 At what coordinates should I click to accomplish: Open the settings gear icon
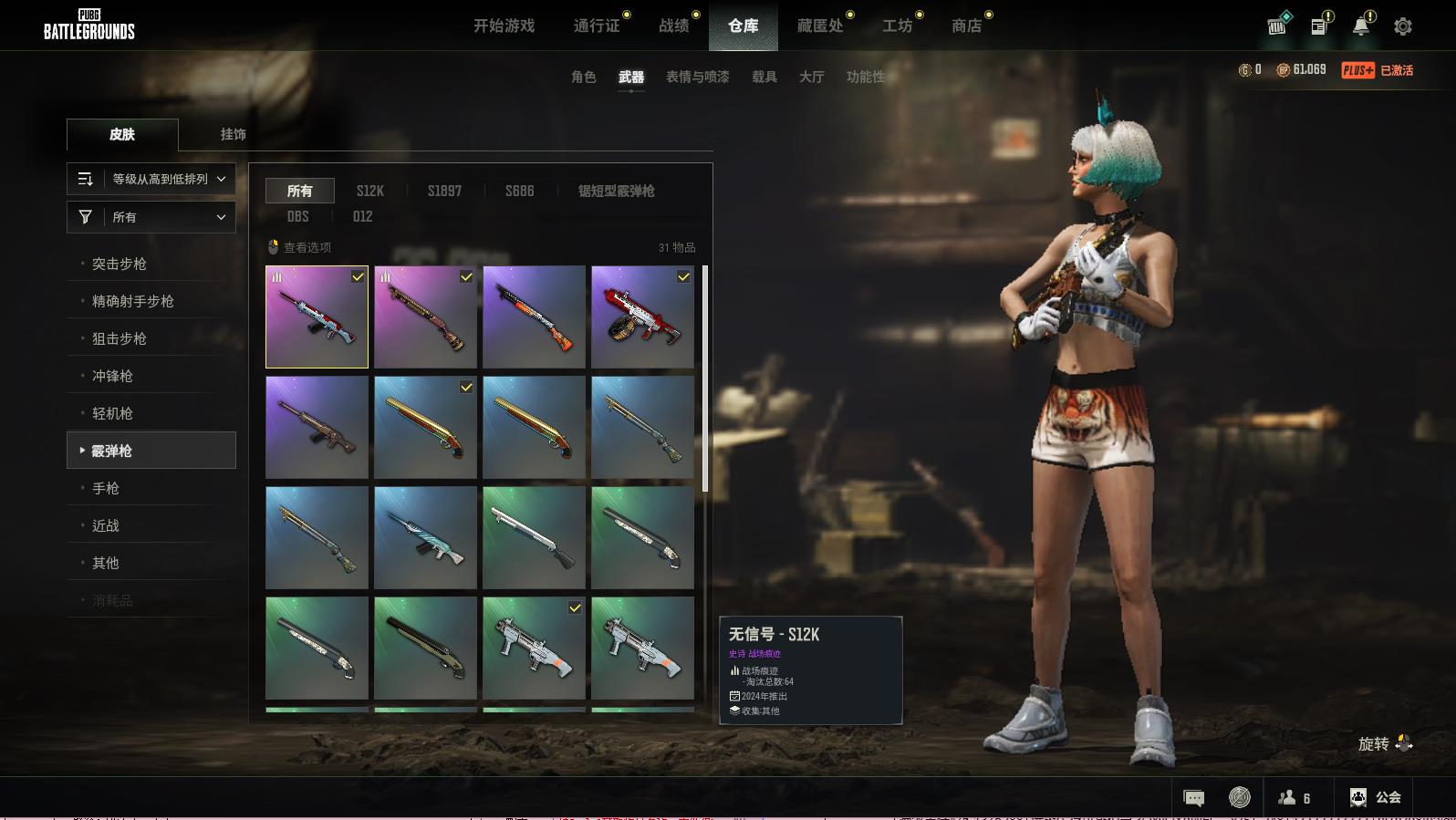[x=1402, y=26]
